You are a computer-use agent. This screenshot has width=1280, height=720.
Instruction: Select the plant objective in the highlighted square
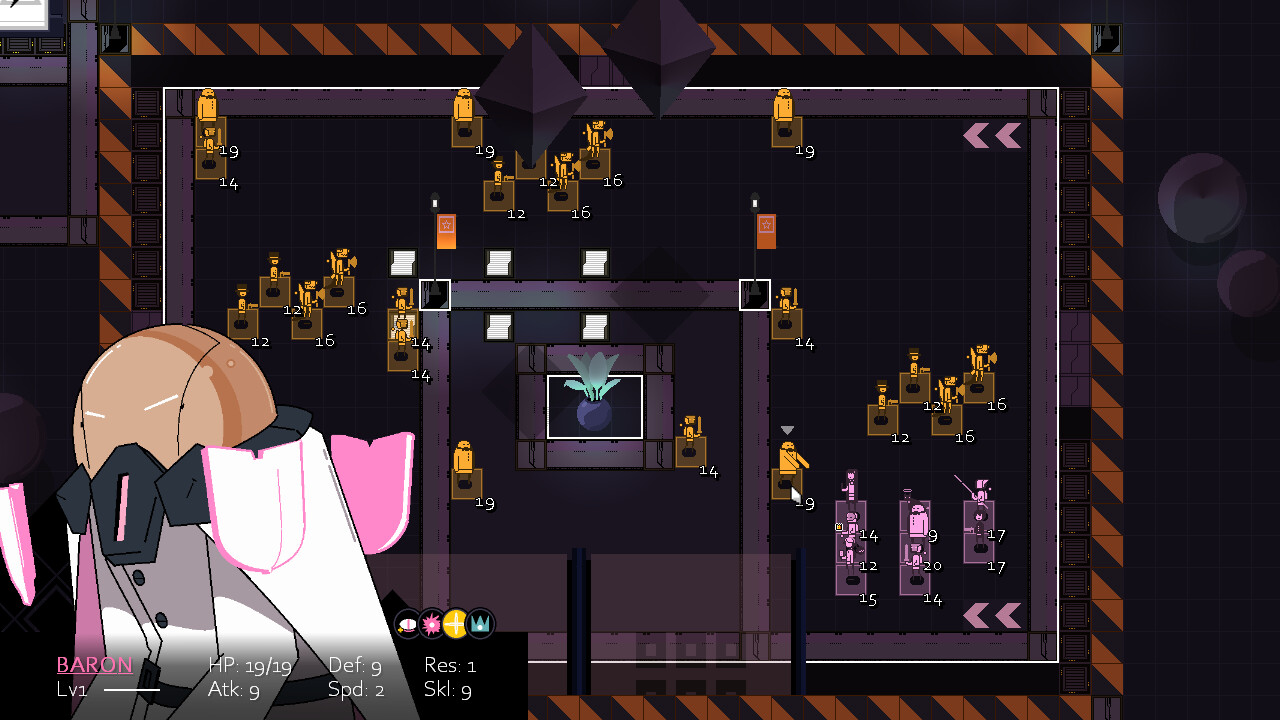pyautogui.click(x=596, y=405)
